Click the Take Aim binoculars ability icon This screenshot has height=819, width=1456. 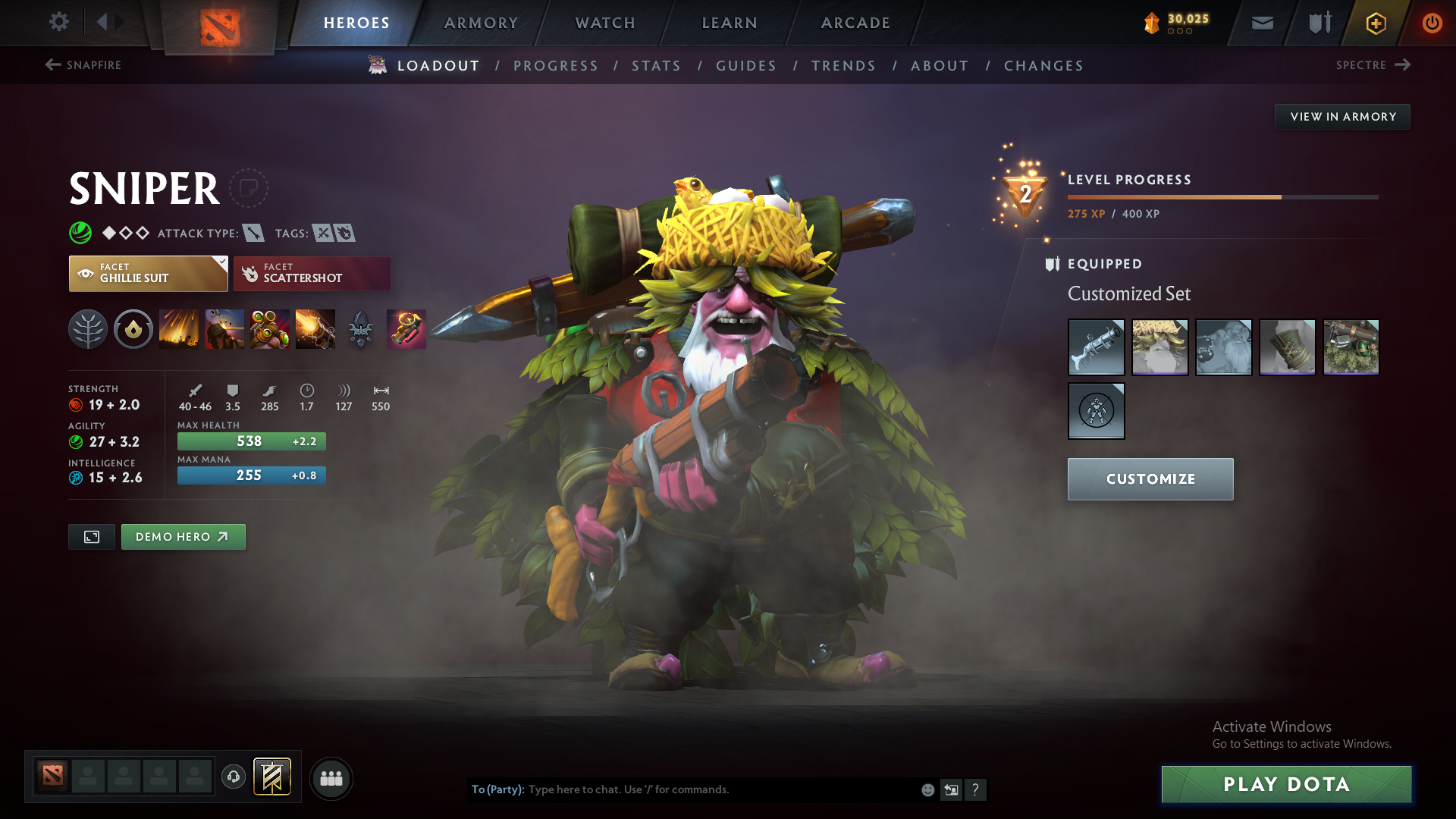tap(269, 329)
